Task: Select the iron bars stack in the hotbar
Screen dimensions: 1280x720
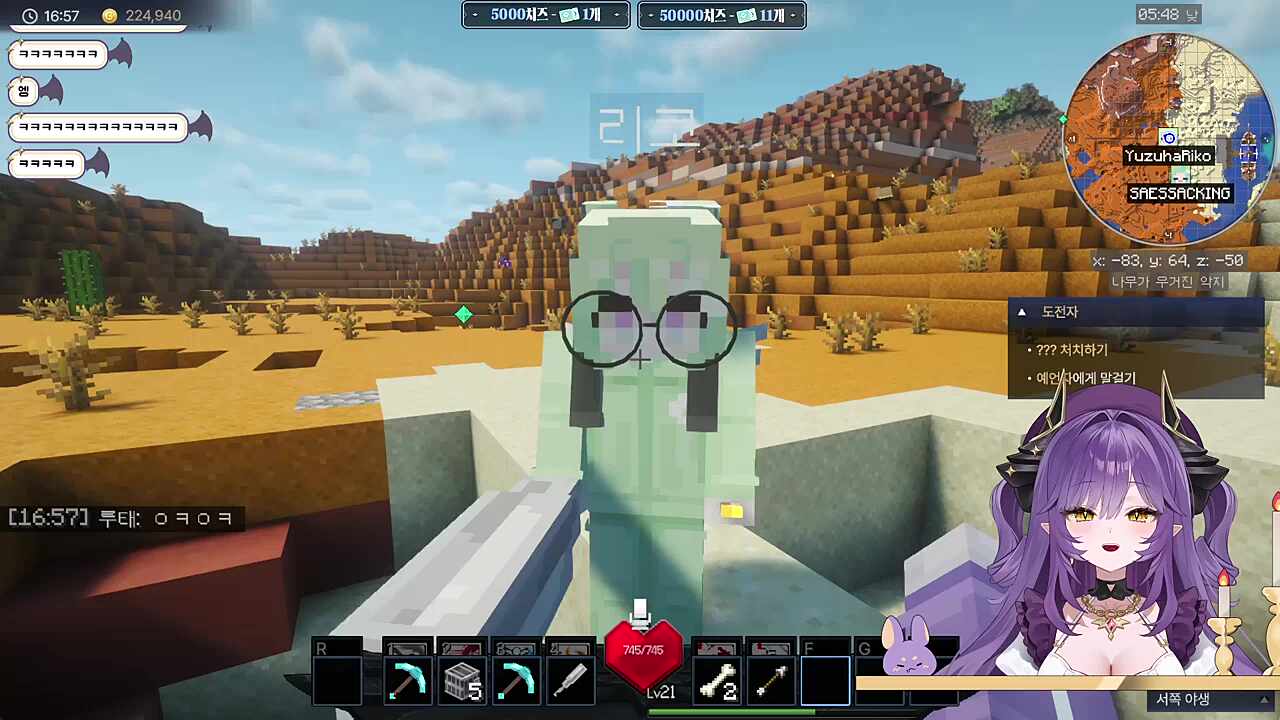Action: 462,681
